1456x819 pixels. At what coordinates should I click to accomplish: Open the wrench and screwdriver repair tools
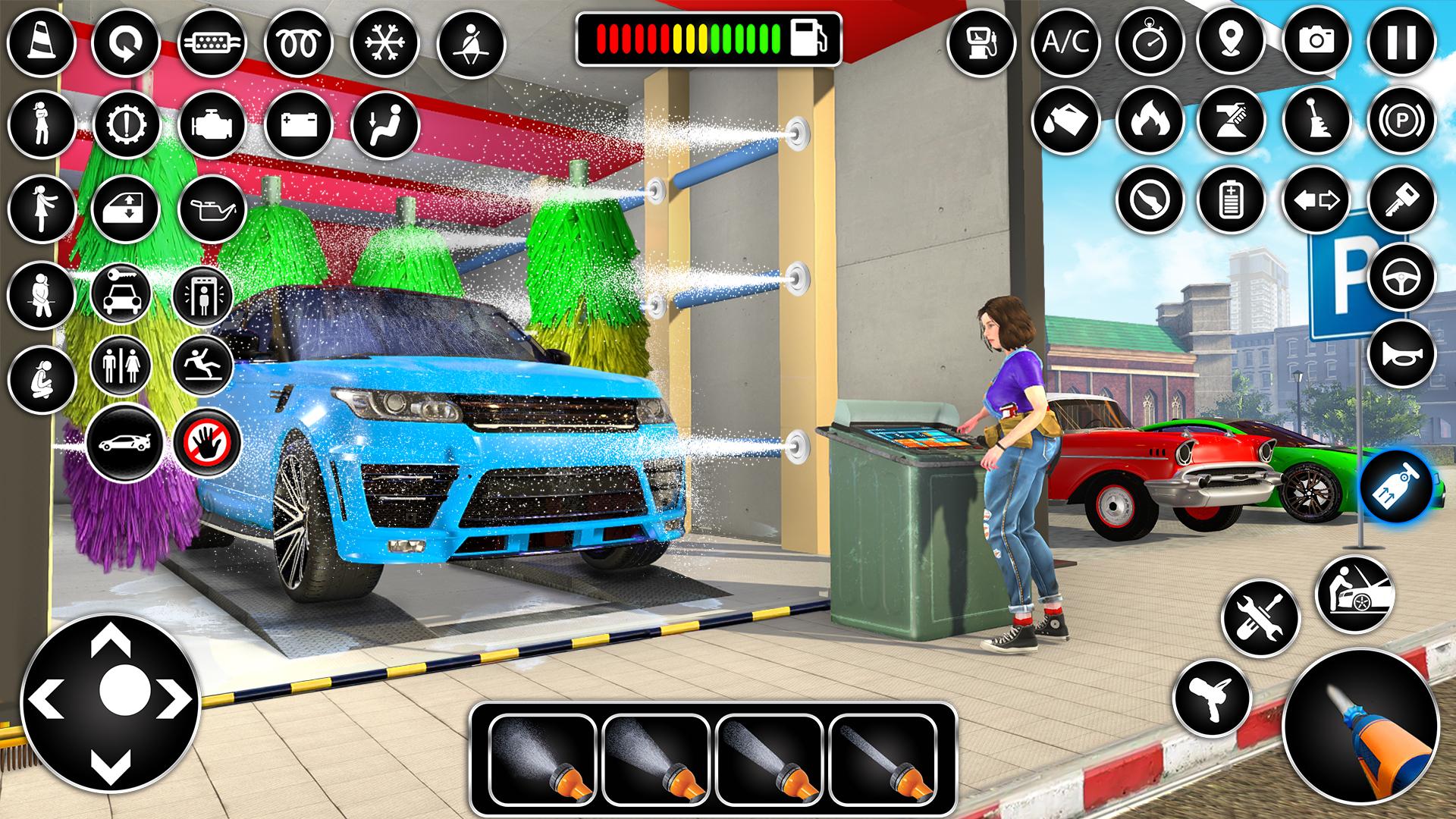(x=1261, y=618)
